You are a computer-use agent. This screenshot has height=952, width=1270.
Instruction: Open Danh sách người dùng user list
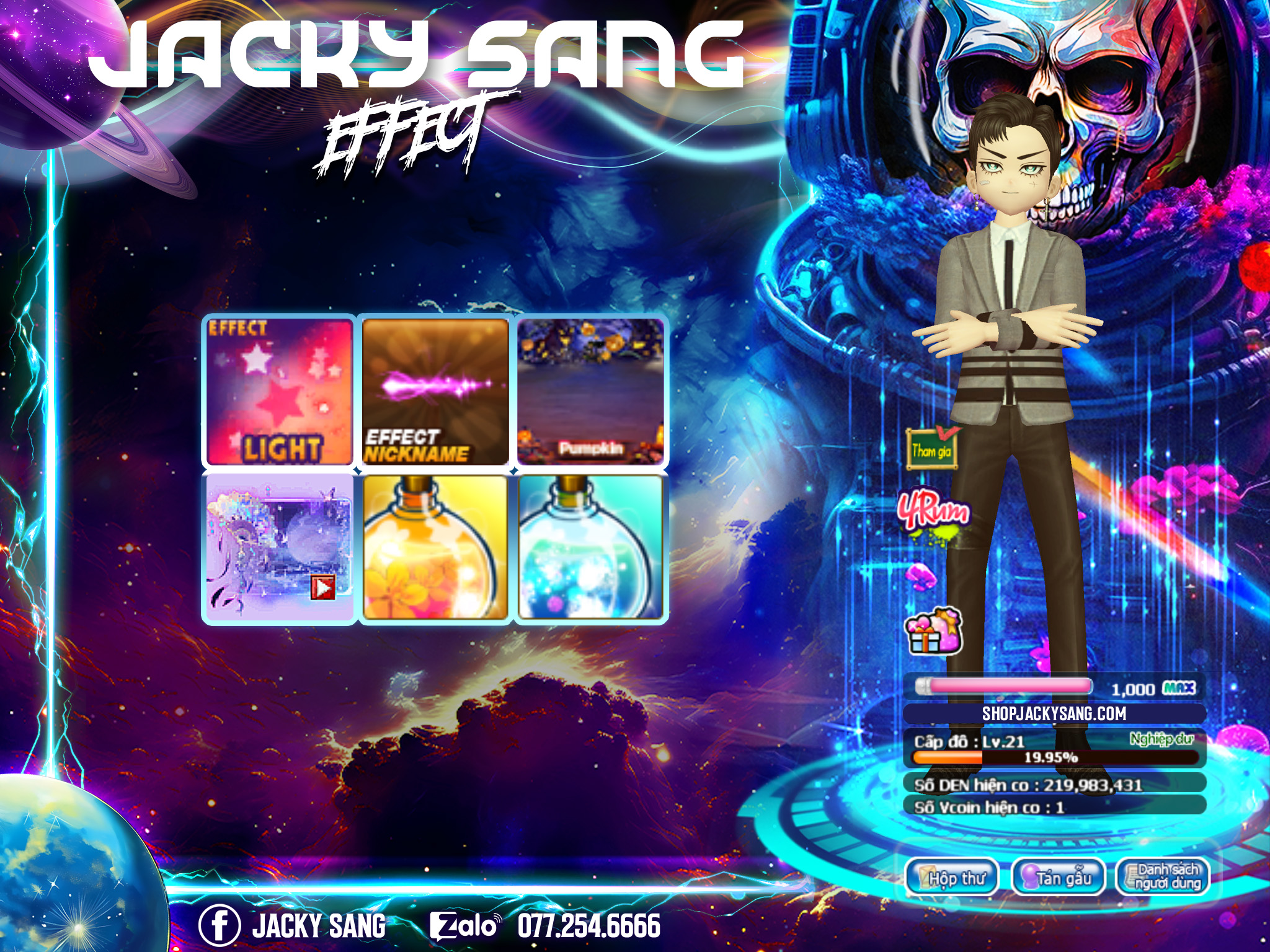(x=1163, y=877)
